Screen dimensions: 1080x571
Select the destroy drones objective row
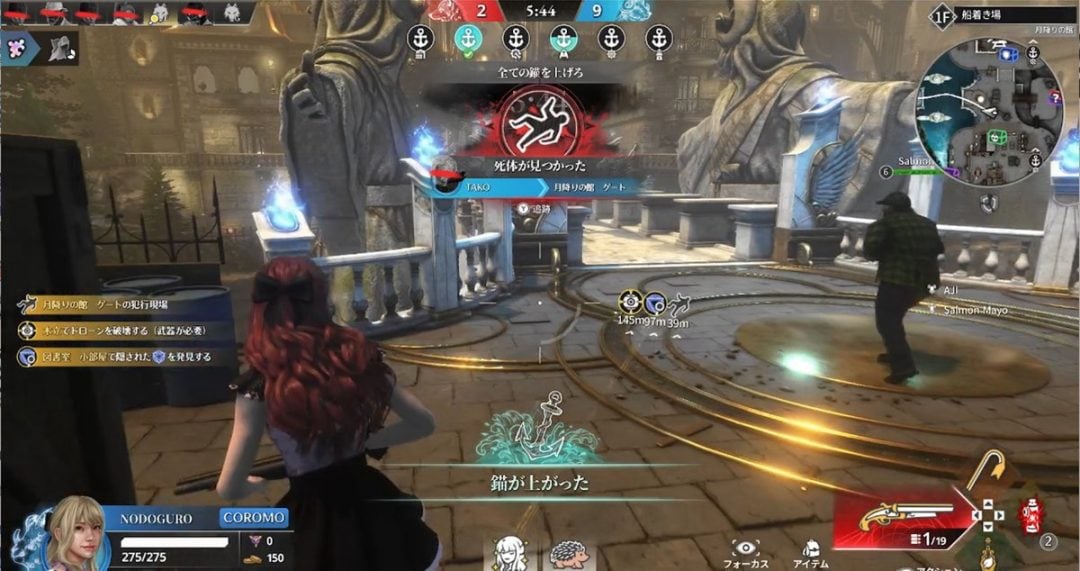tap(120, 330)
